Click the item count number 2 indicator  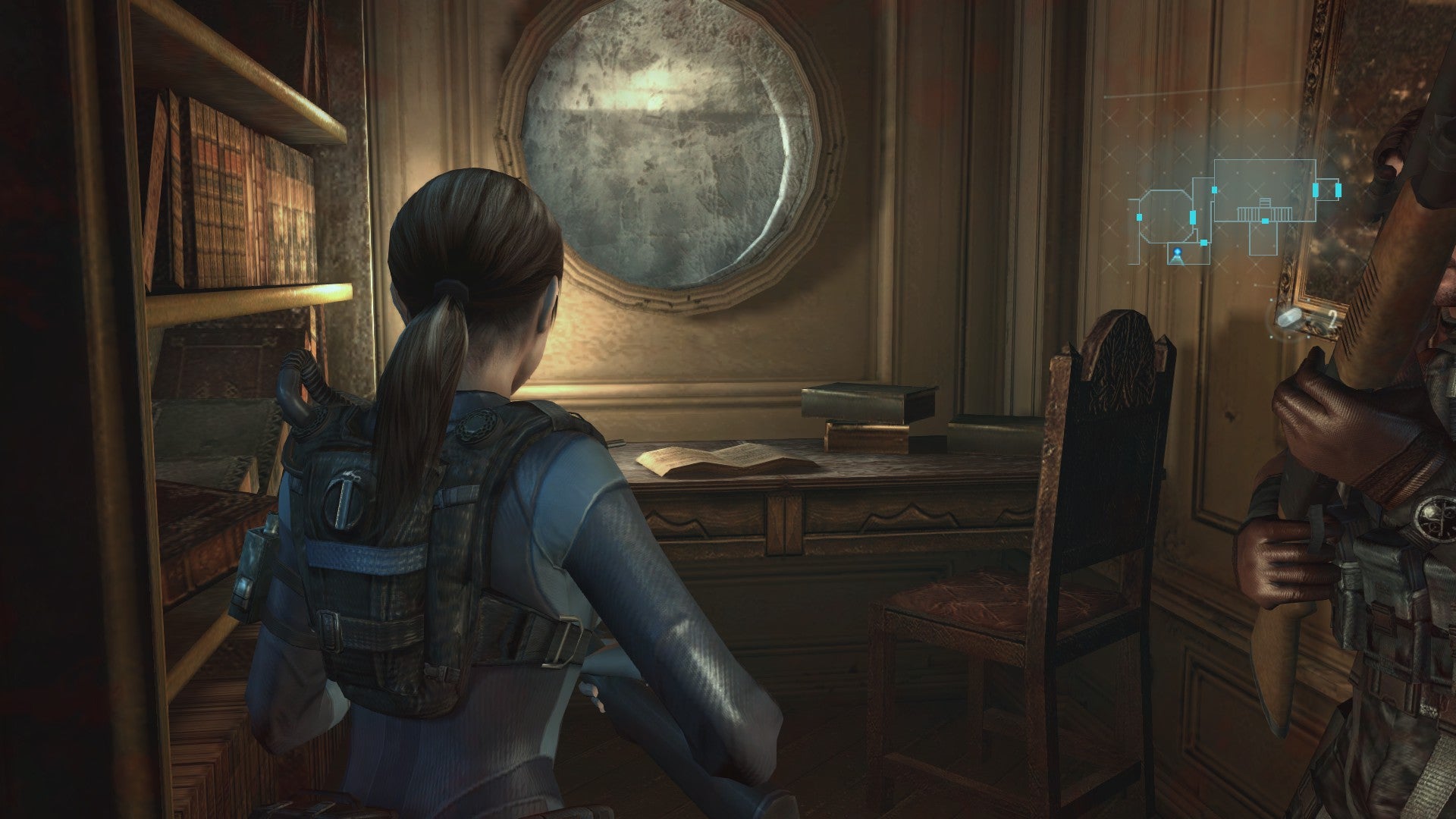coord(1332,317)
